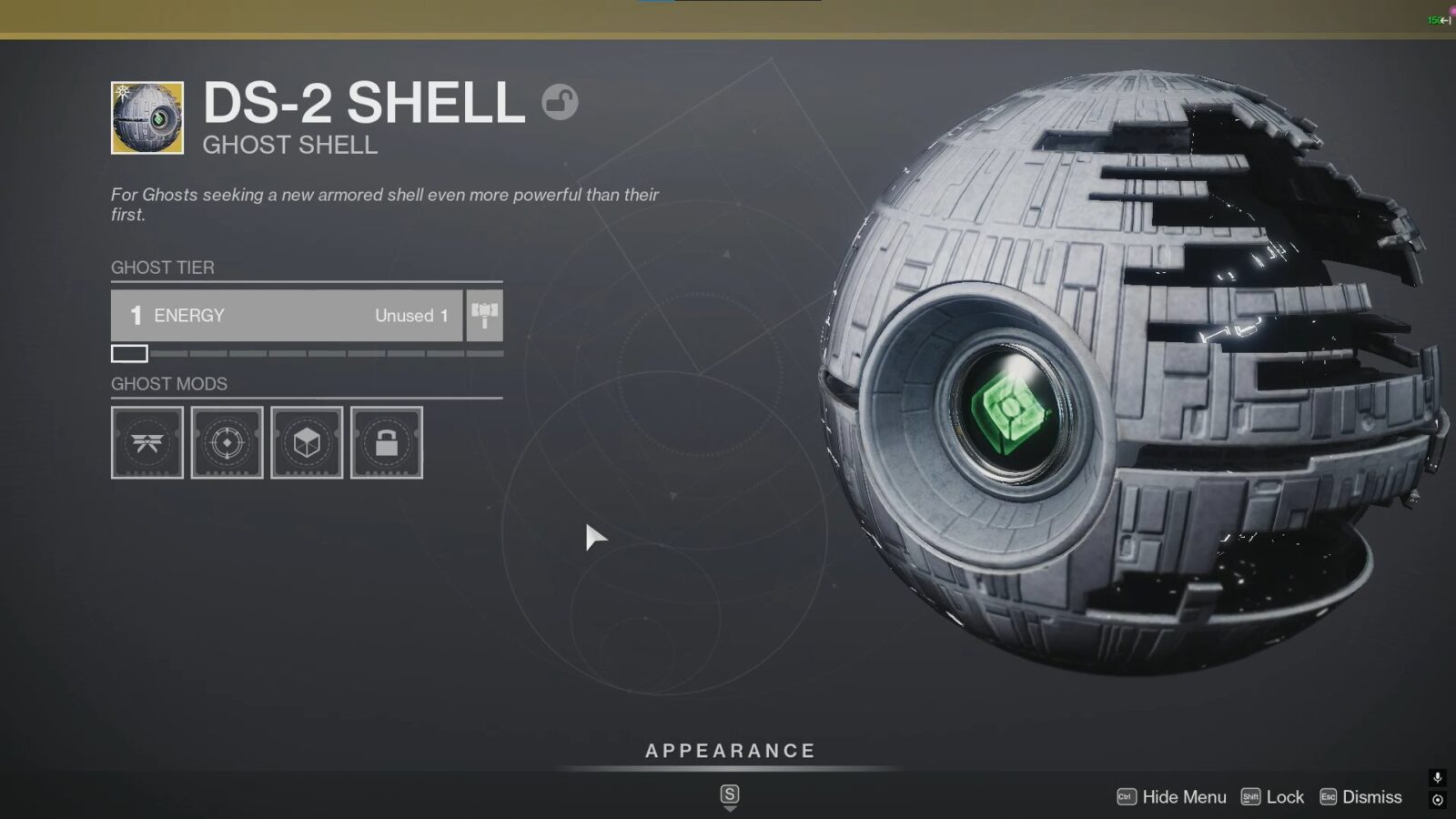Switch to the Appearance tab
Screen dimensions: 1456x819
(728, 751)
